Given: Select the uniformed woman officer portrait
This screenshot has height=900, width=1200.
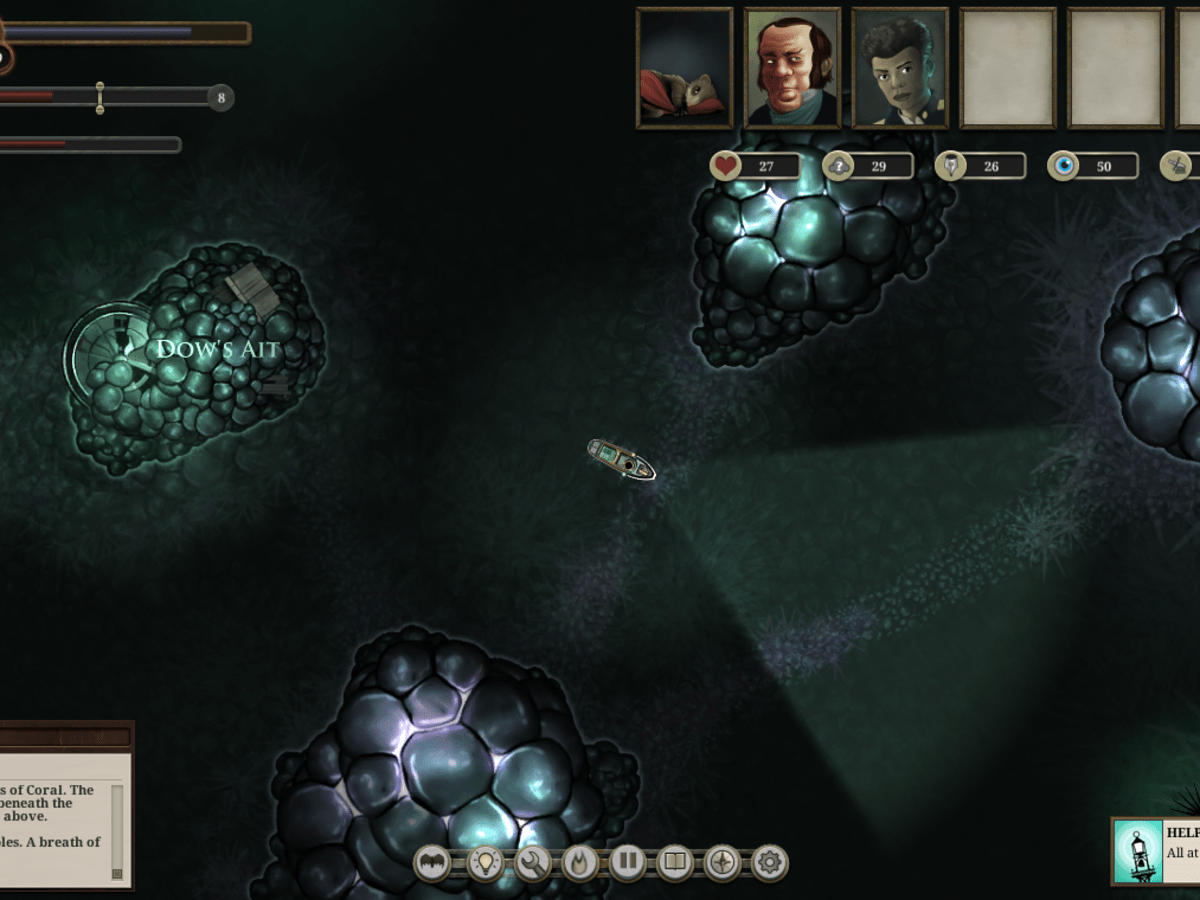Looking at the screenshot, I should pos(900,68).
